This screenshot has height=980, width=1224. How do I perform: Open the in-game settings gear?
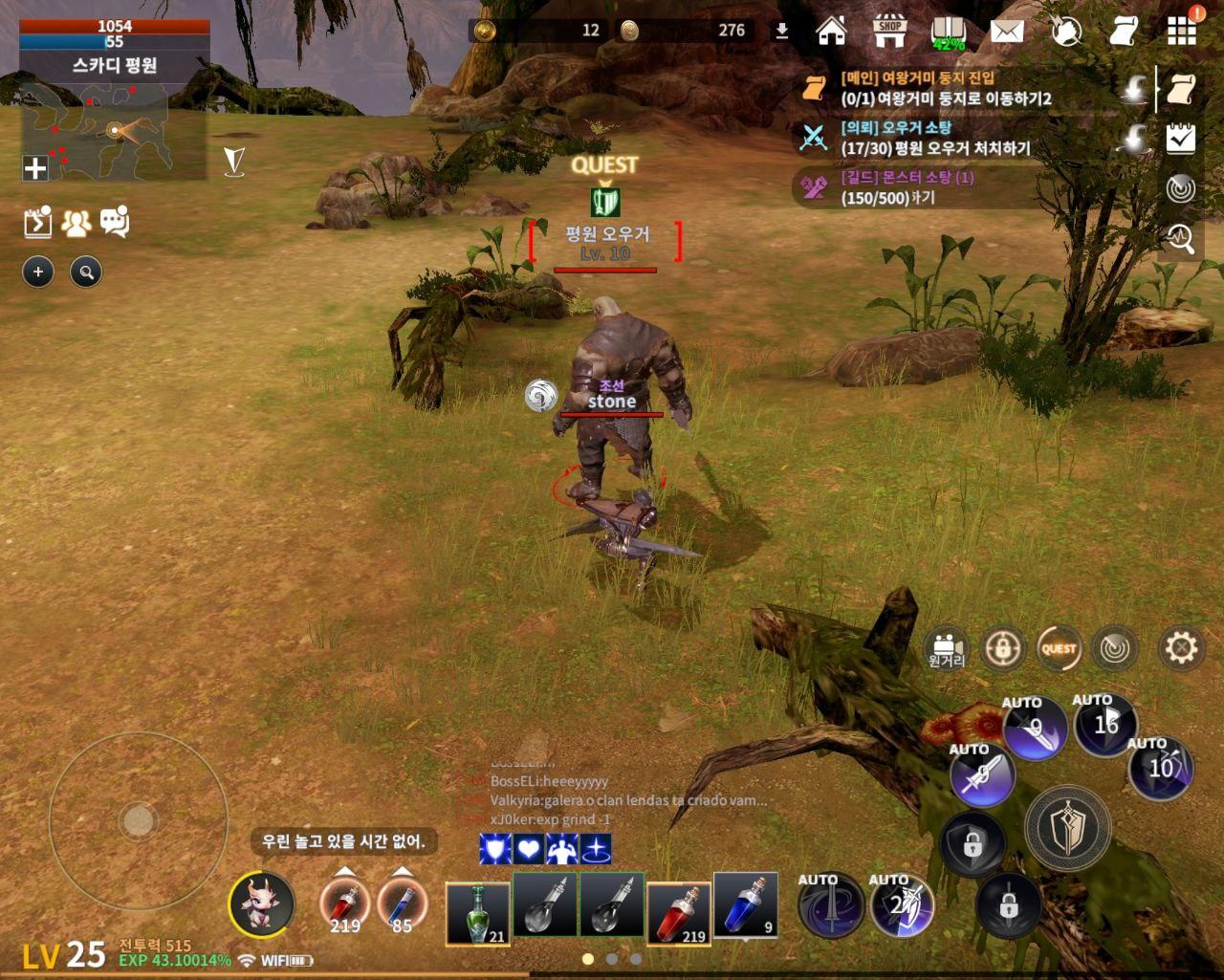point(1183,647)
